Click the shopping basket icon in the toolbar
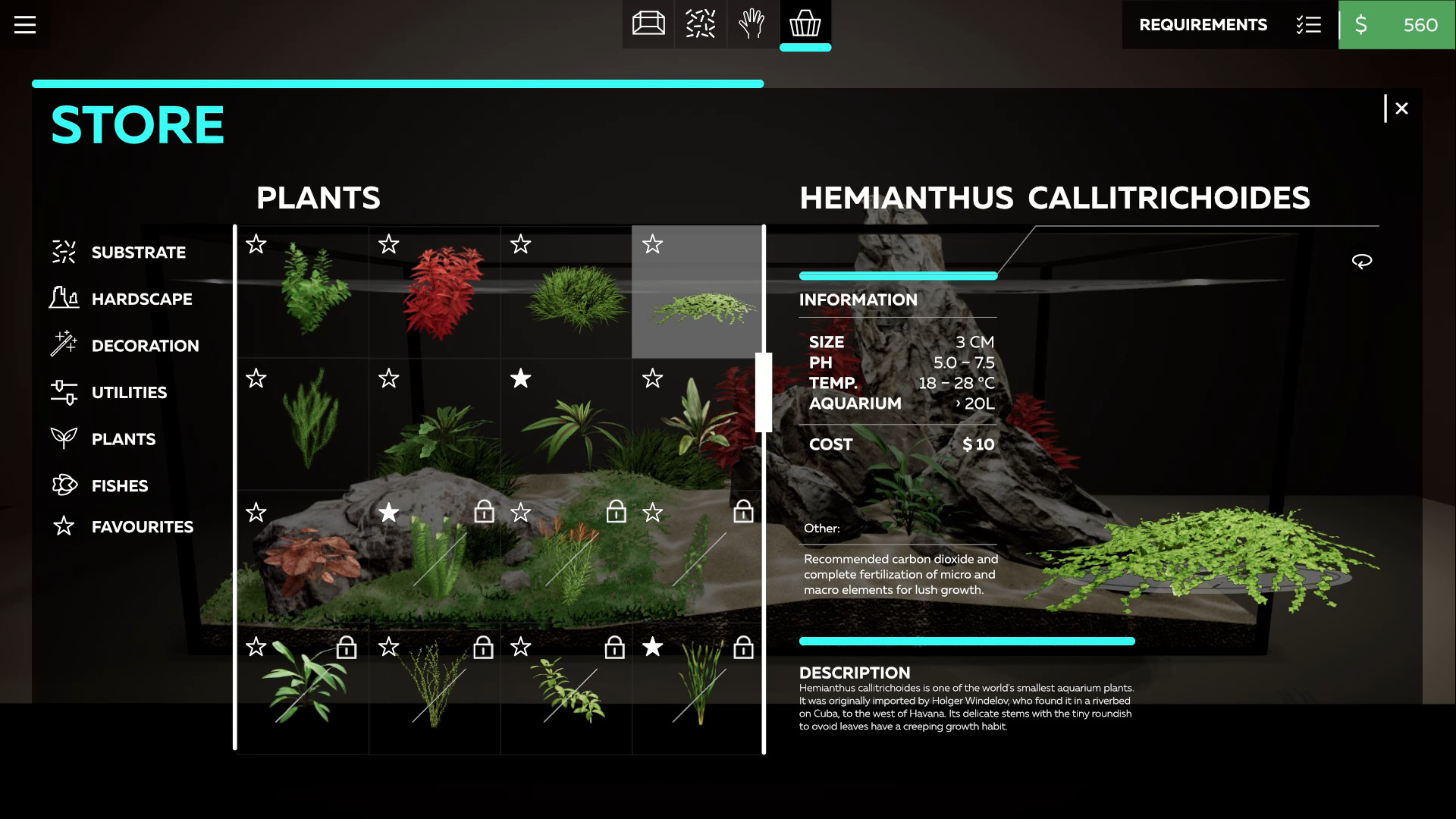 [805, 24]
